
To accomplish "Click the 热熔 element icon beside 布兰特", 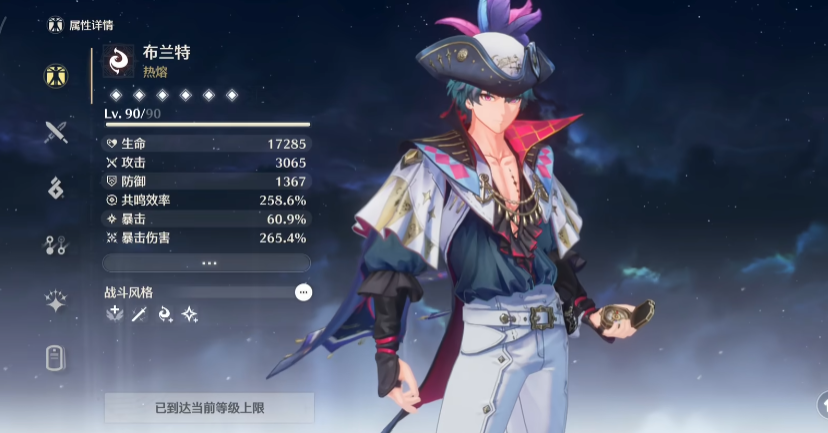I will point(119,61).
